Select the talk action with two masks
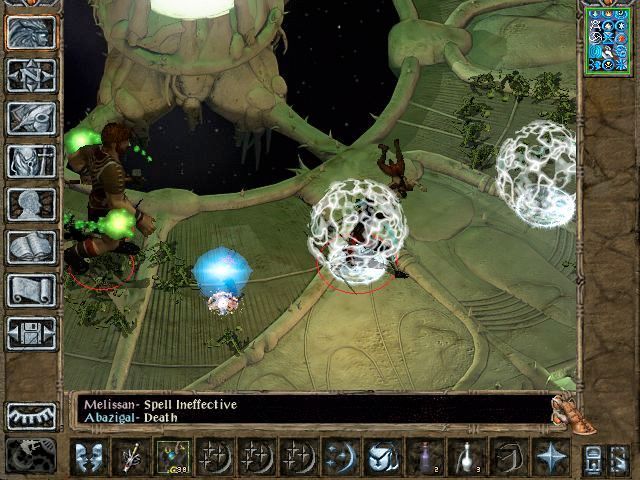This screenshot has width=640, height=480. point(90,457)
